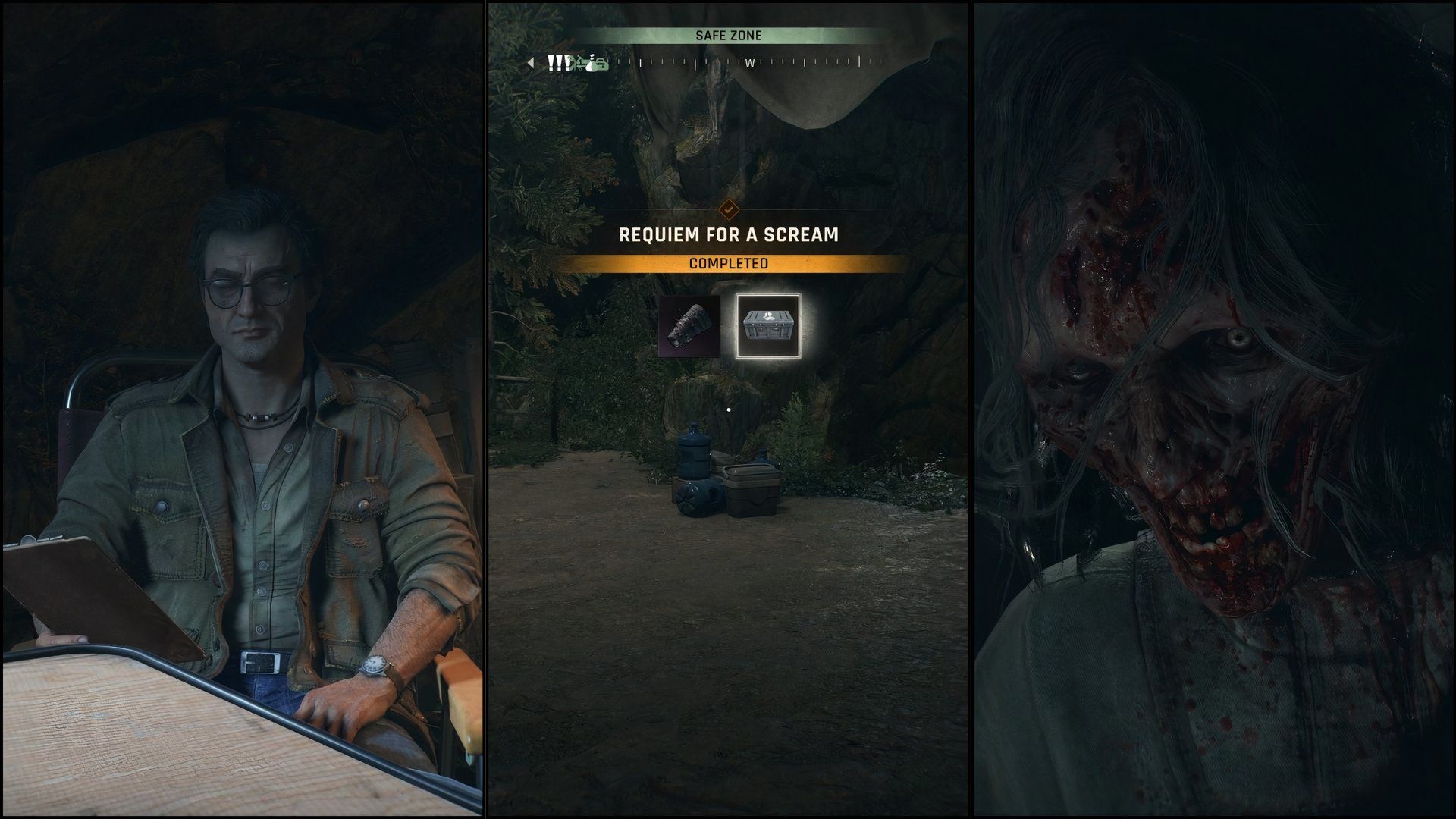Click the W cardinal marker on the compass
1456x819 pixels.
[x=749, y=64]
